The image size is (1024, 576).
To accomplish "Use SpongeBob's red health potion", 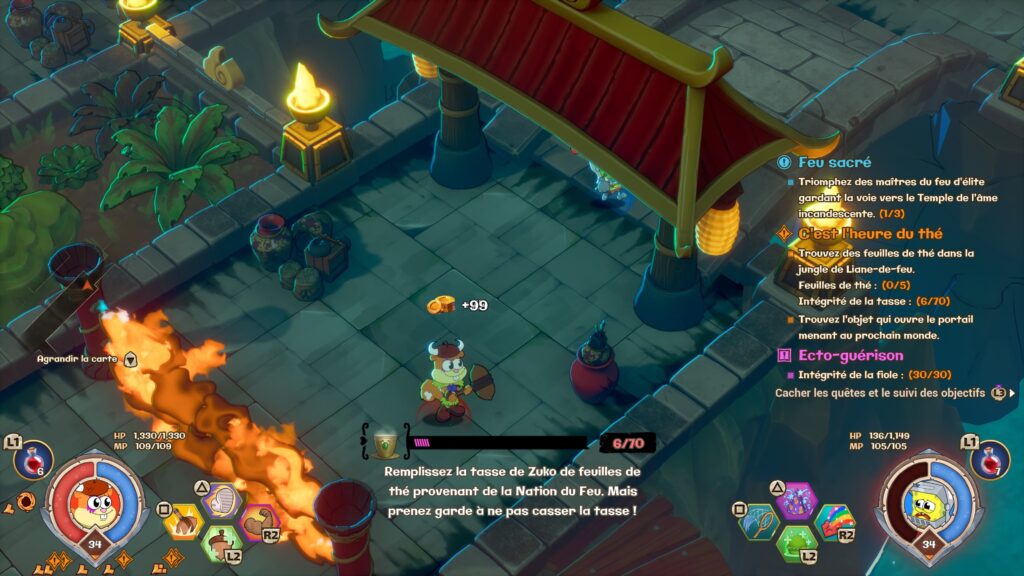I will (989, 460).
